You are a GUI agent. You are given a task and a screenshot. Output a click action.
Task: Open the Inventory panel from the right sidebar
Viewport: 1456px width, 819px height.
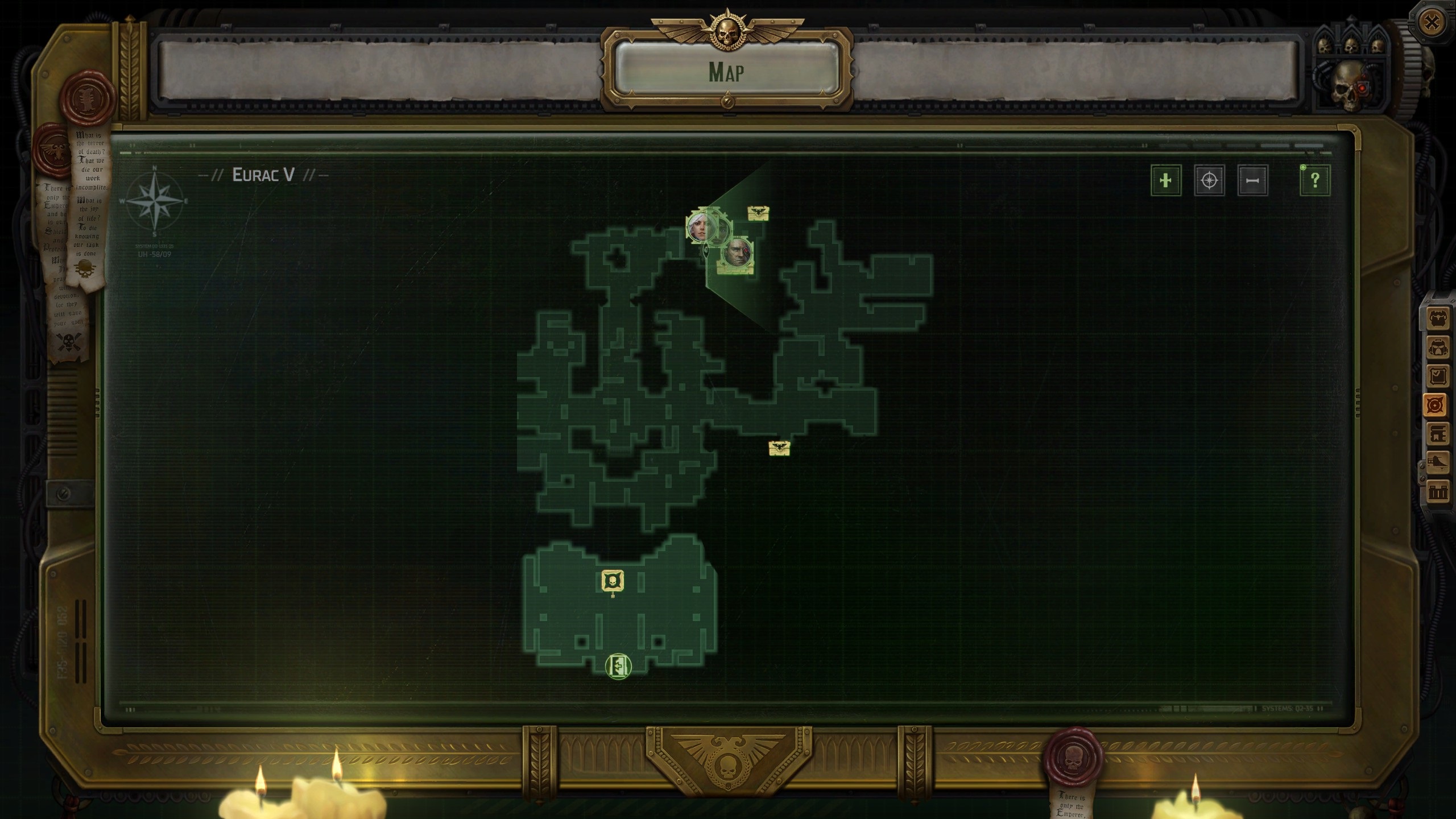coord(1437,318)
